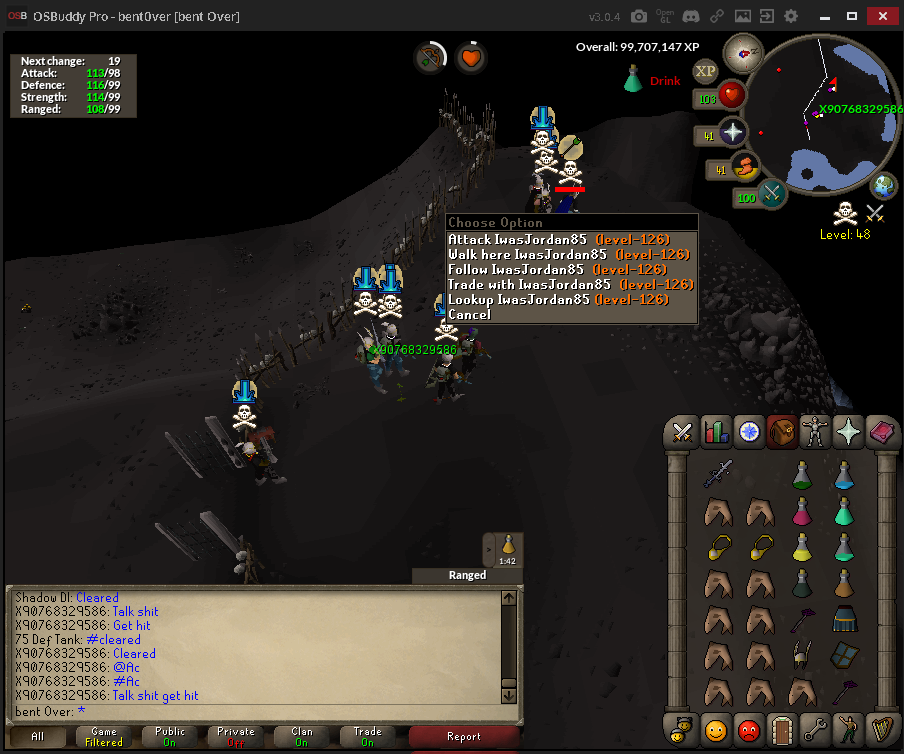Image resolution: width=904 pixels, height=754 pixels.
Task: Open the wrench Settings tab
Action: click(x=816, y=727)
